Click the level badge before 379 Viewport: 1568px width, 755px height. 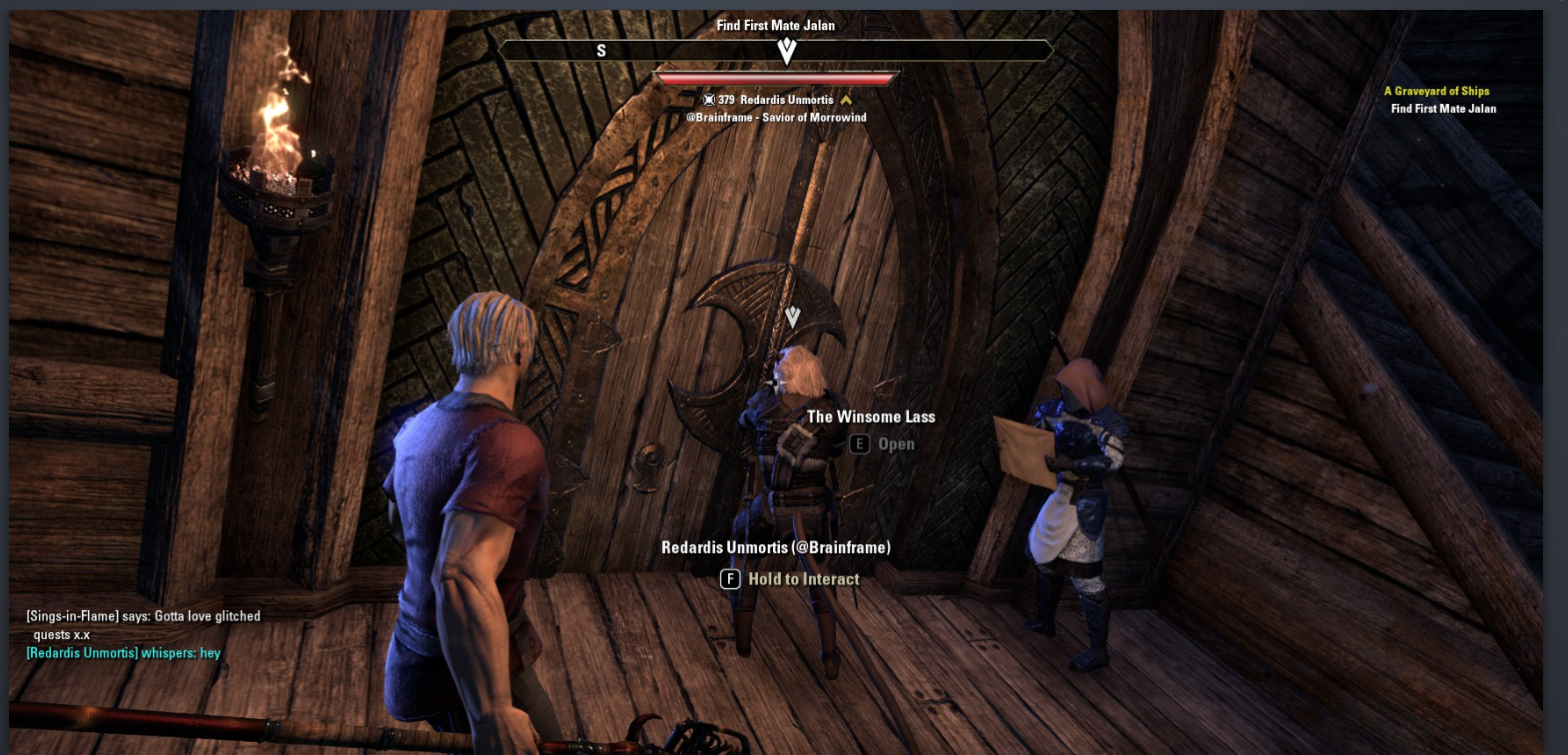[x=710, y=100]
